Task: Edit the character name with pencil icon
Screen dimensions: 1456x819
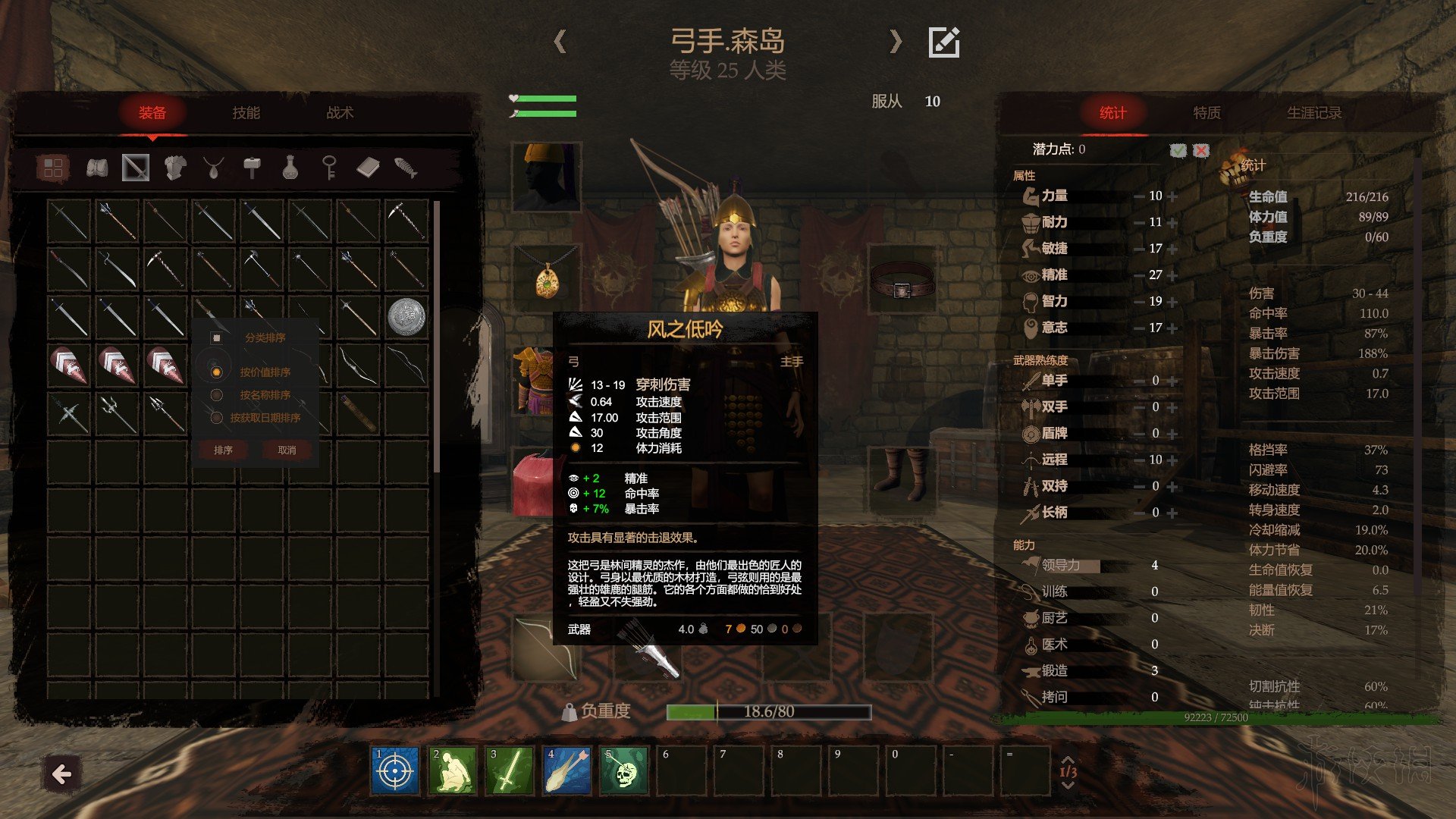Action: 944,42
